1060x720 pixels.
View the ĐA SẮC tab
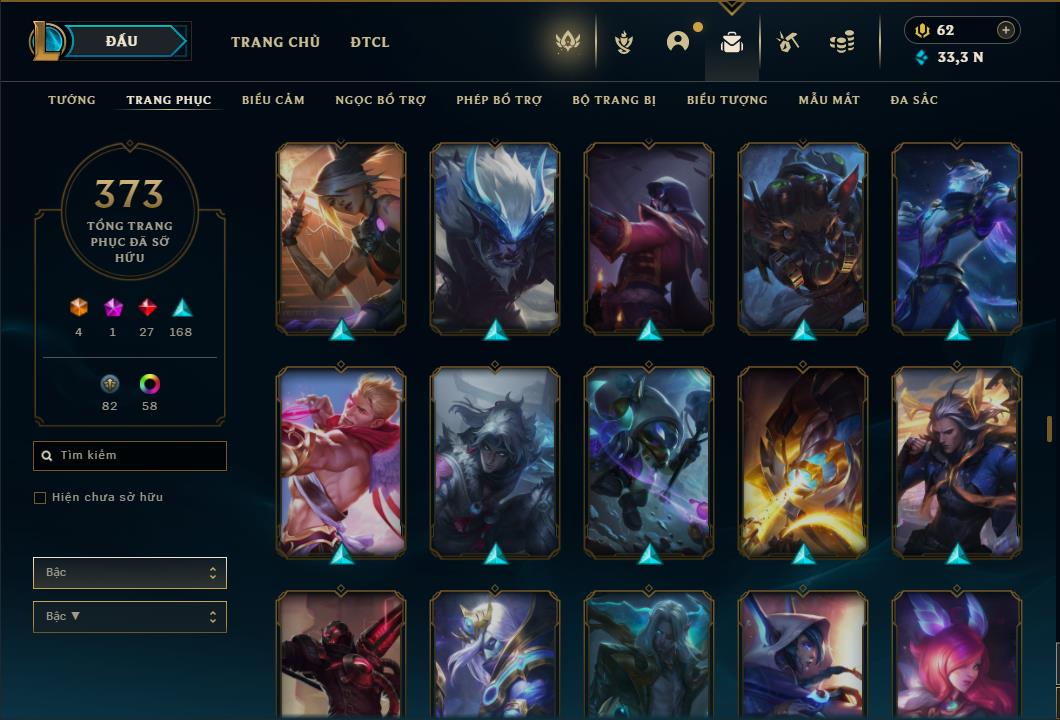[x=914, y=100]
